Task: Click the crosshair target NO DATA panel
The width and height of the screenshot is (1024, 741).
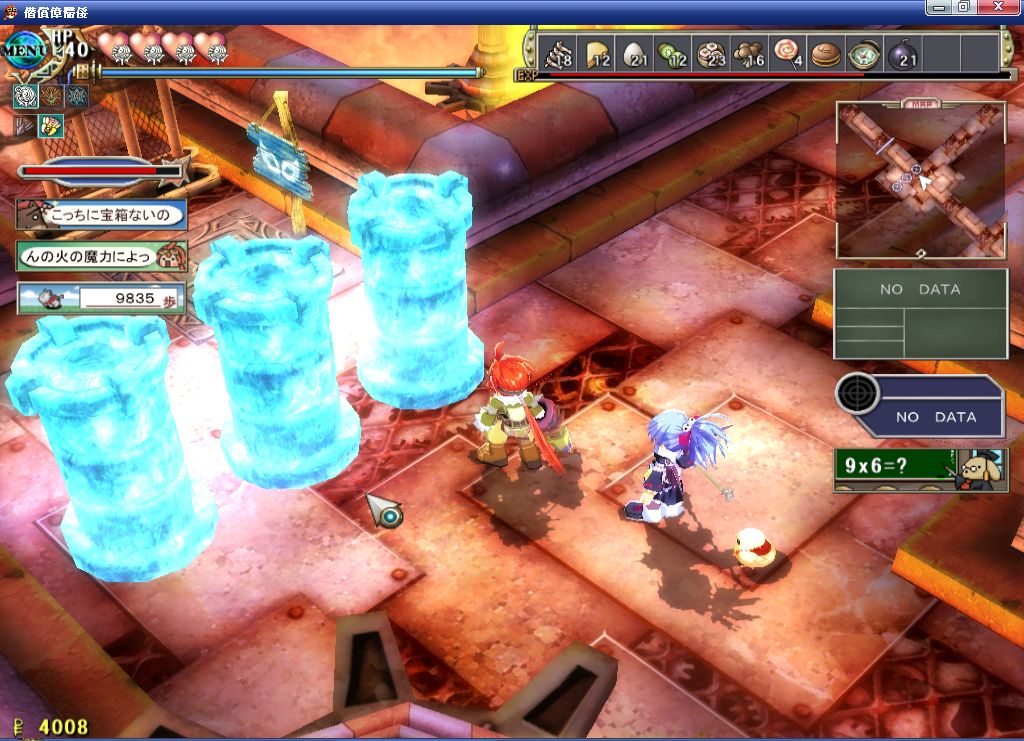Action: coord(919,406)
